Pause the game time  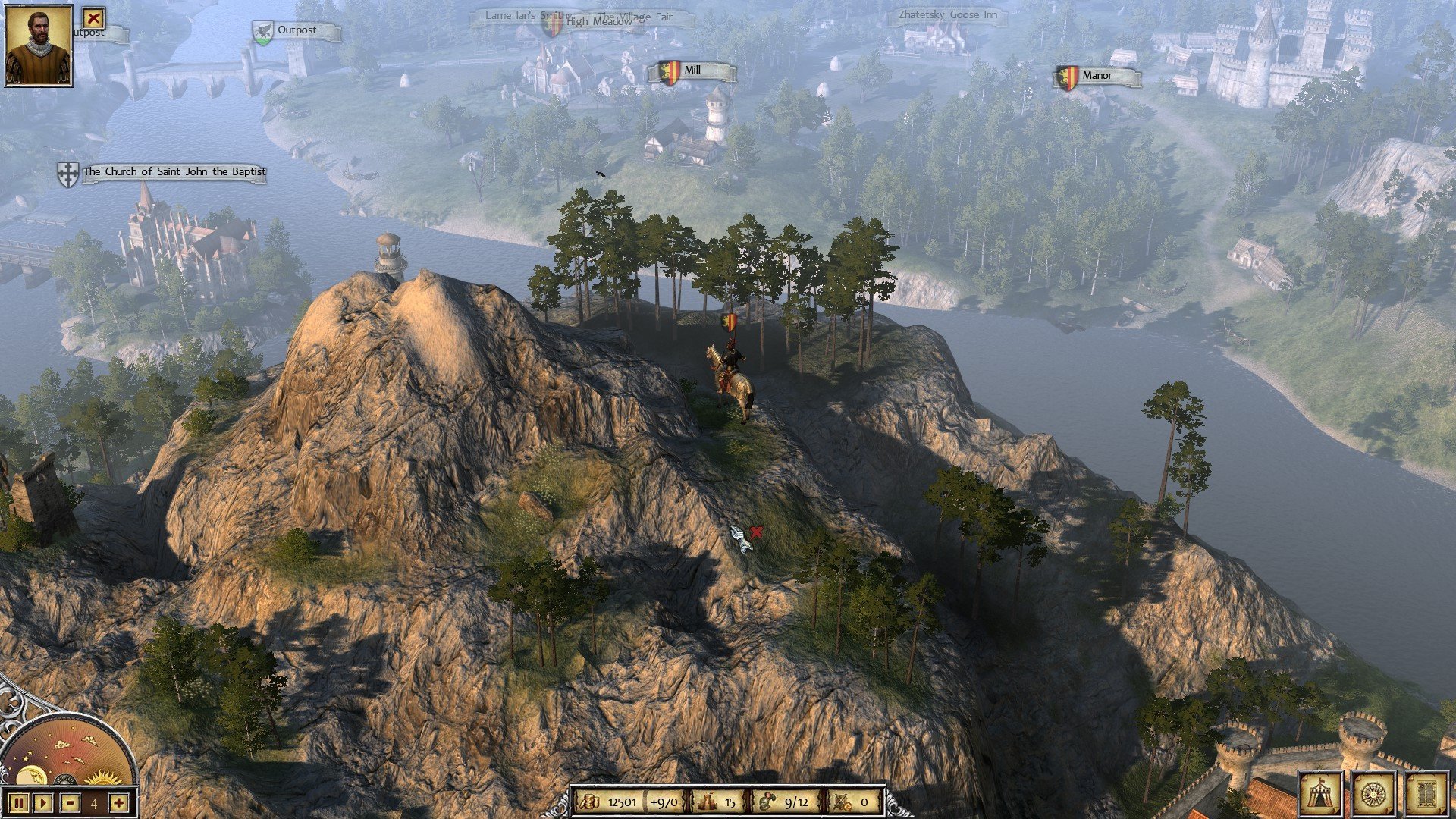tap(20, 802)
